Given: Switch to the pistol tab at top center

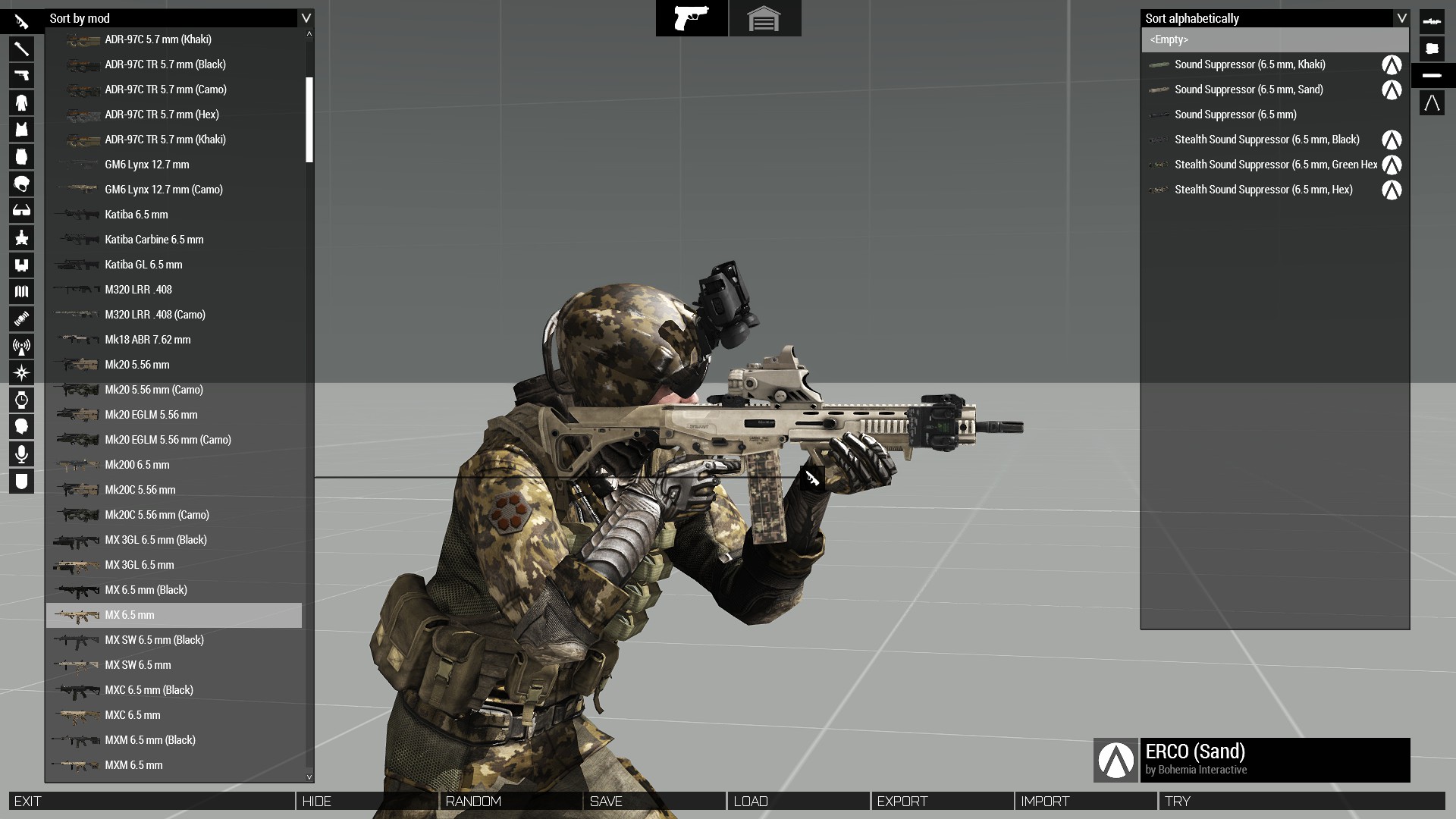Looking at the screenshot, I should tap(692, 18).
